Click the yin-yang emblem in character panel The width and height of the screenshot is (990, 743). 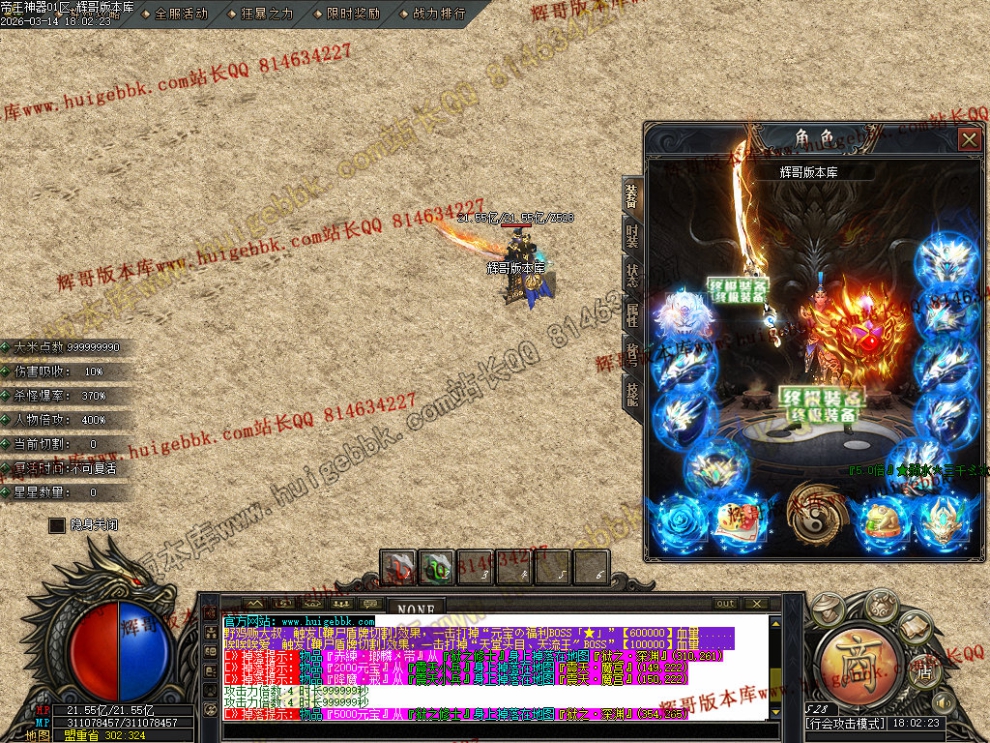(814, 510)
